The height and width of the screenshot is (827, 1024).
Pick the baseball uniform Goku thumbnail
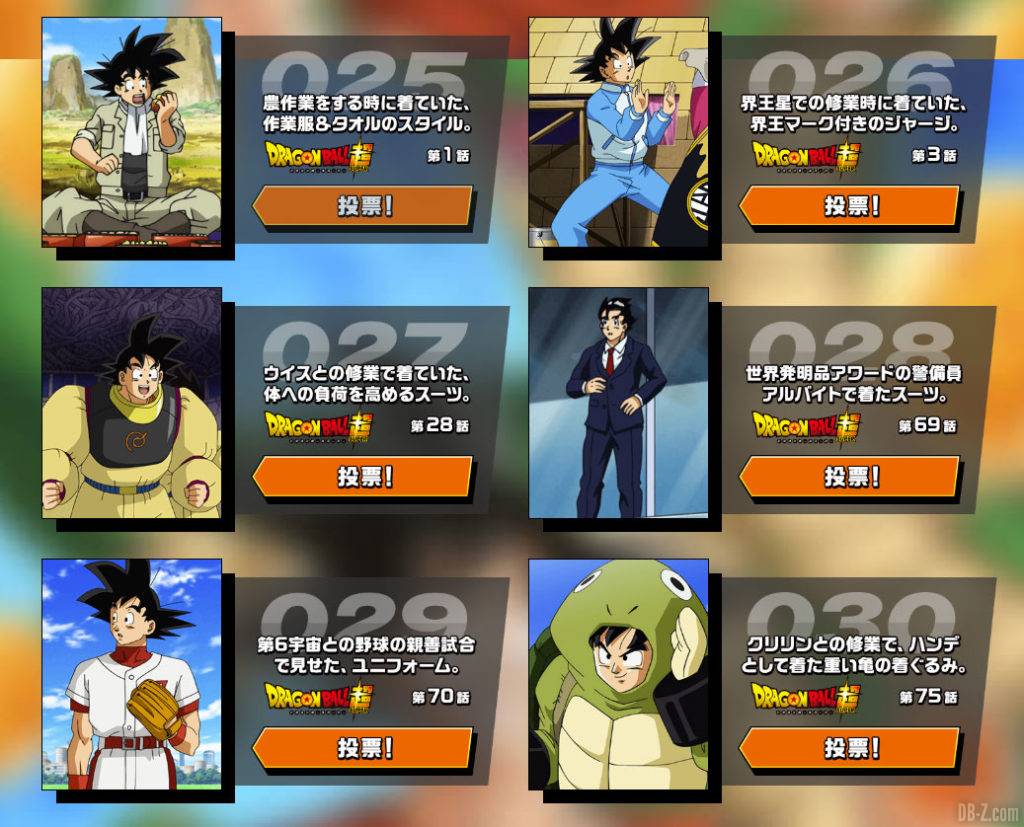[131, 674]
